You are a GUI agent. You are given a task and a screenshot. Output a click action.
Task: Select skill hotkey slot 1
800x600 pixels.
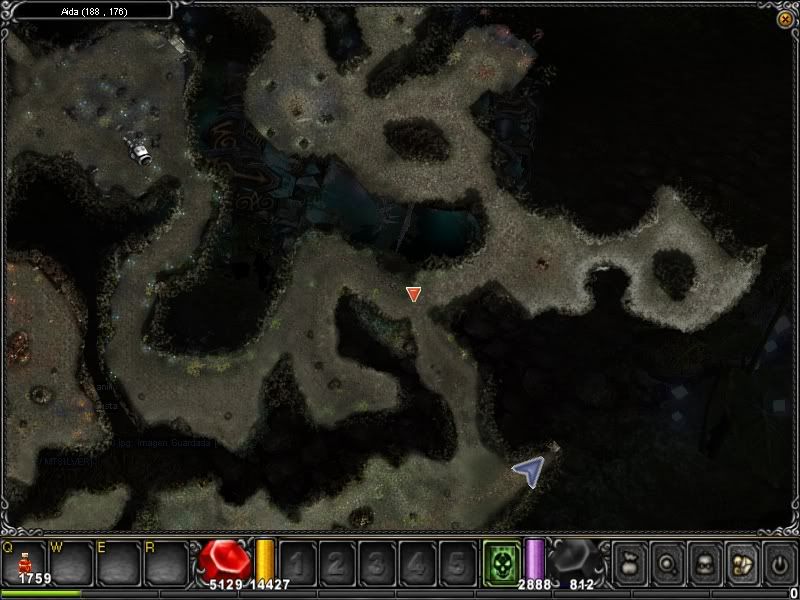coord(297,563)
